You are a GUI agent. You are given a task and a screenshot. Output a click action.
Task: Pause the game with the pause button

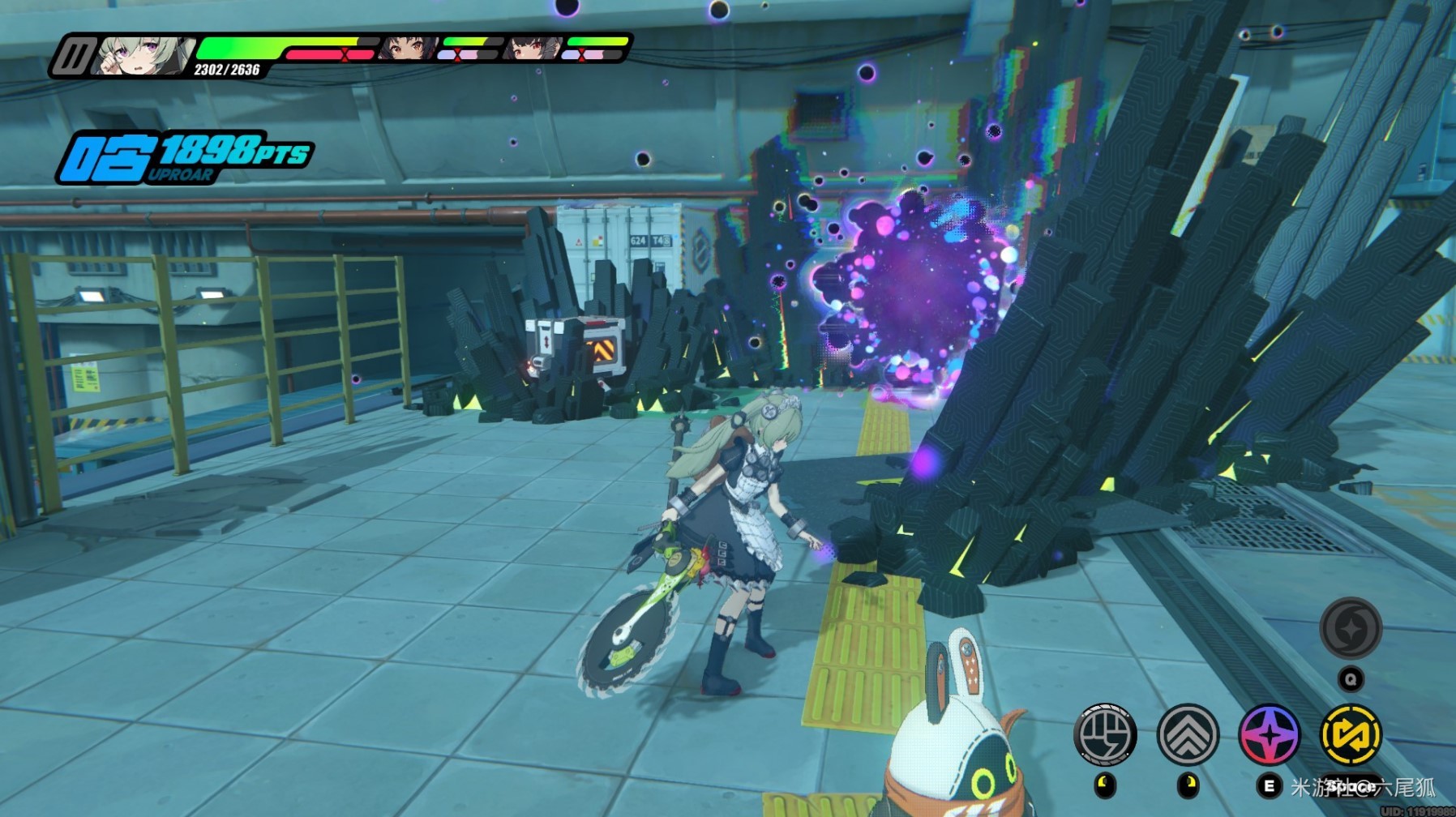pos(74,57)
